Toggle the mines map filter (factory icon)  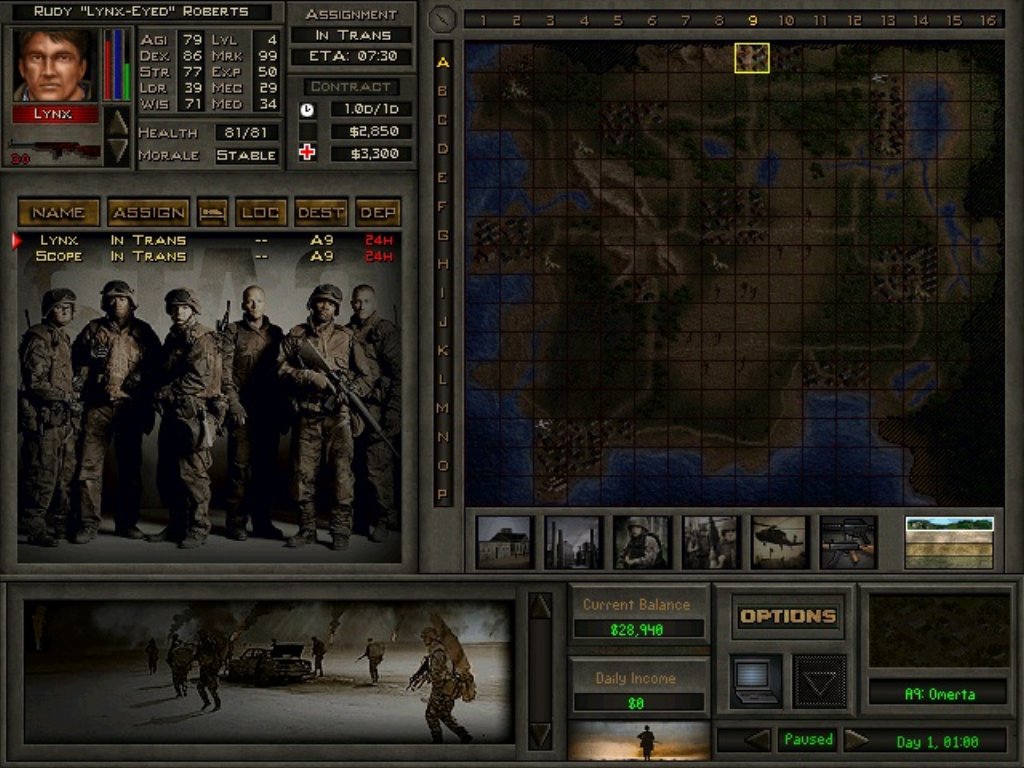click(573, 542)
